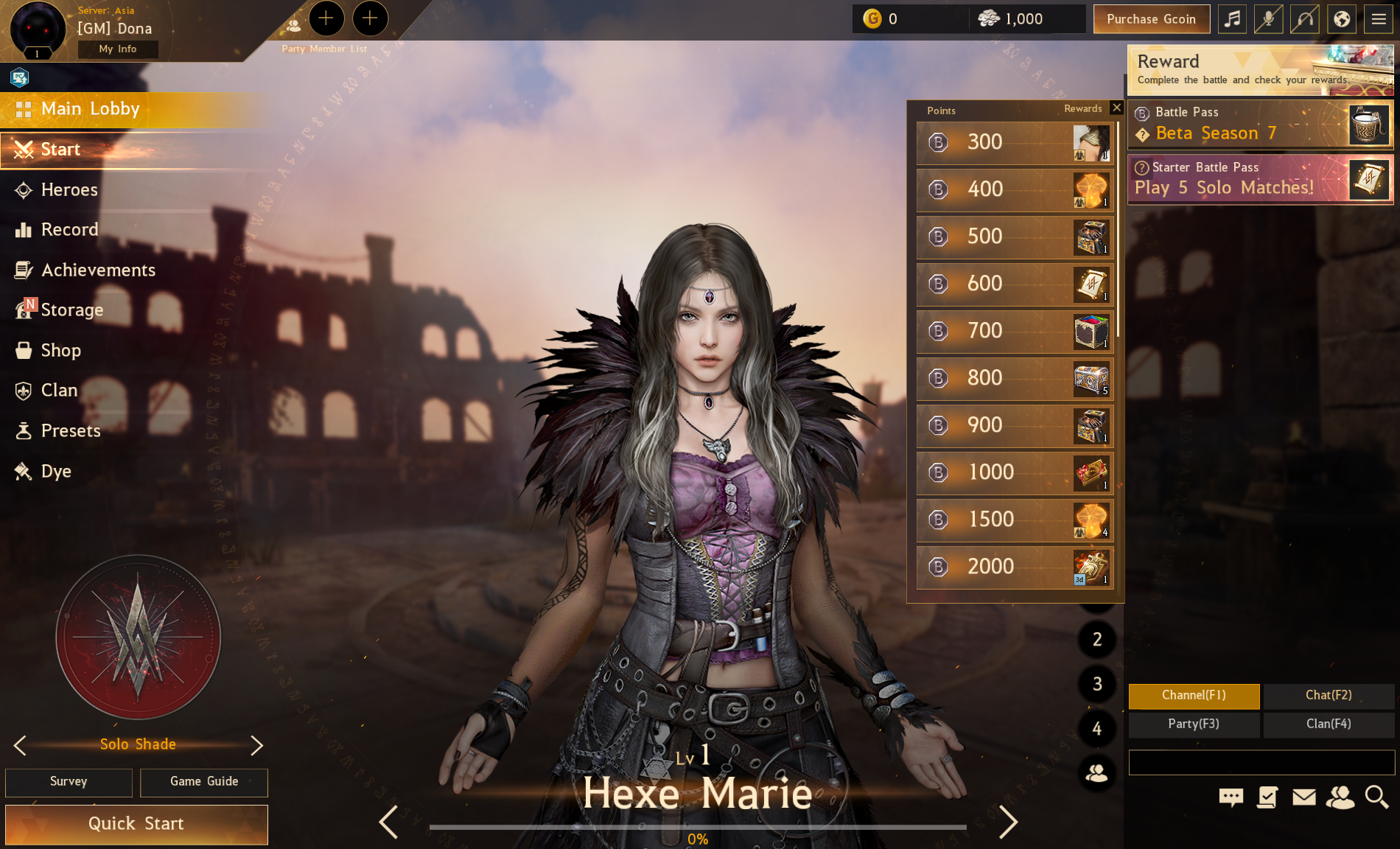
Task: Open the Presets menu
Action: click(x=70, y=431)
